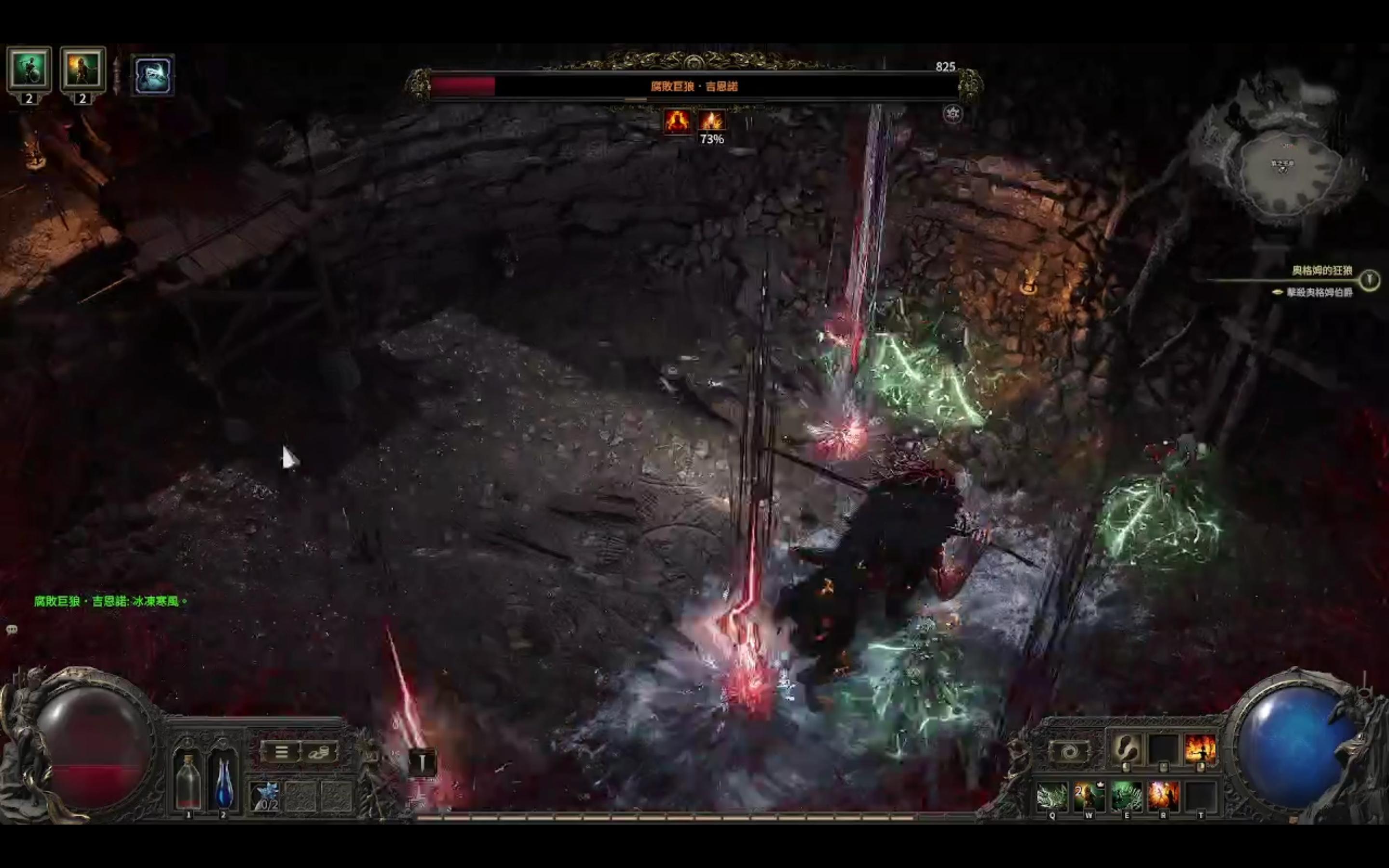Open the quest objective tracker entry
1389x868 pixels.
(x=1319, y=292)
